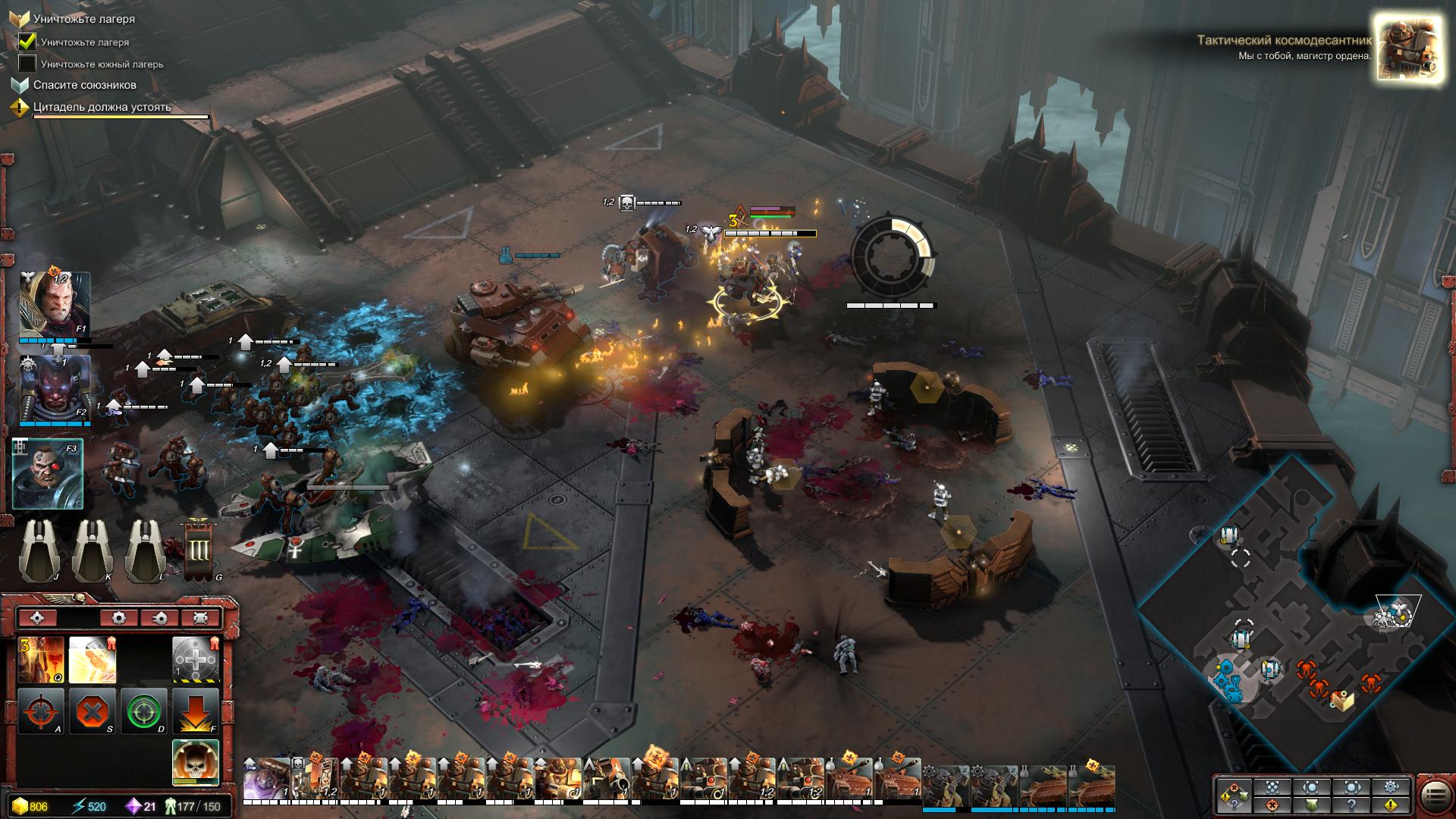This screenshot has height=819, width=1456.
Task: Send a yellow exclamation alert ping
Action: 1391,805
